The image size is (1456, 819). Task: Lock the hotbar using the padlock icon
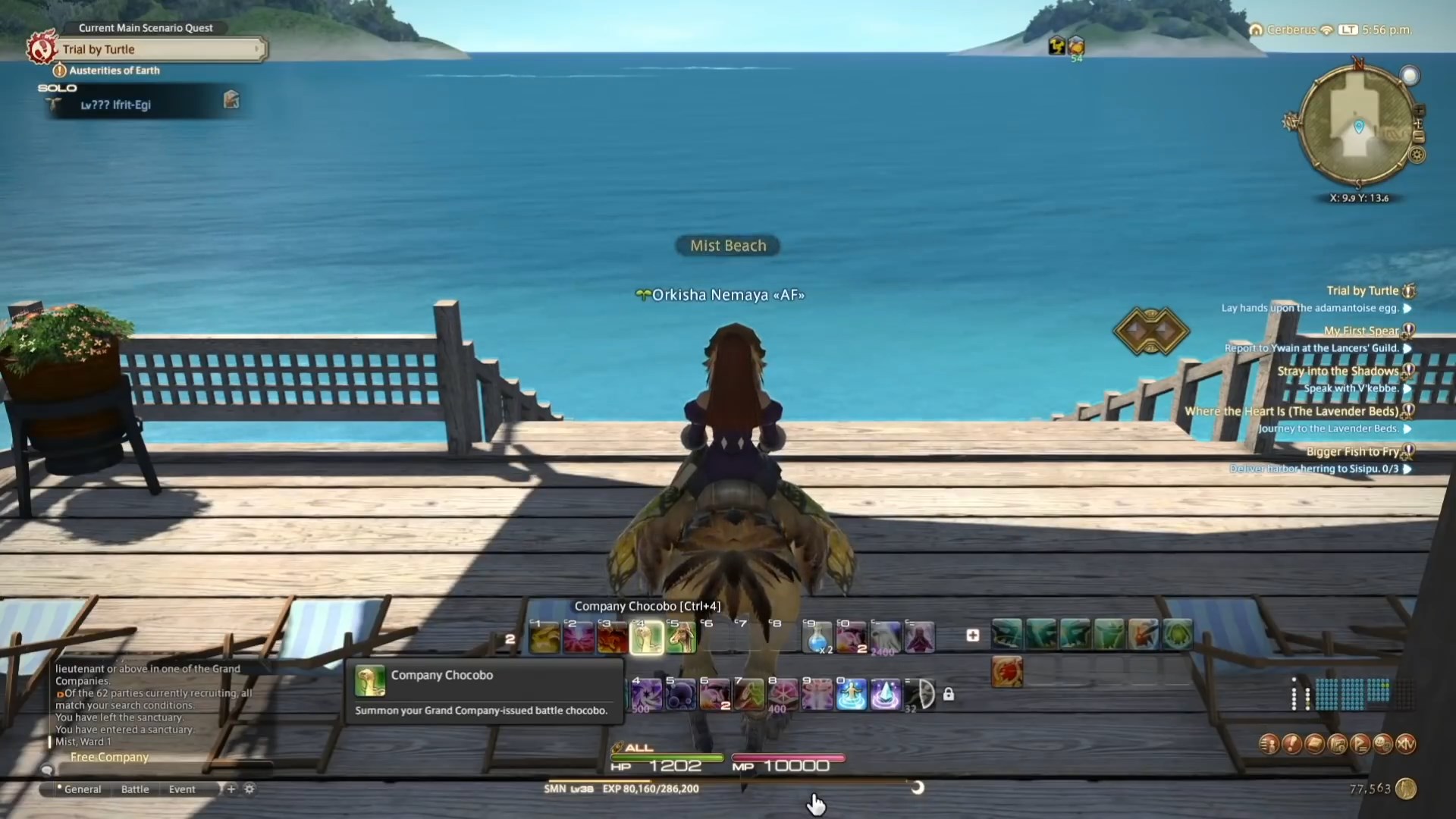[949, 694]
